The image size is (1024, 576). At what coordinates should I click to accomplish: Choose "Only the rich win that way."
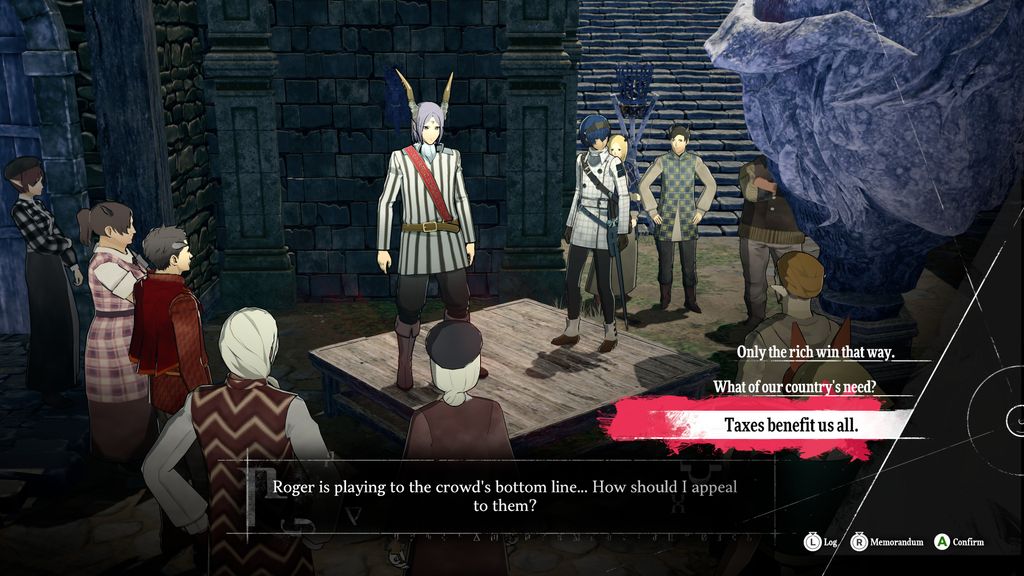tap(815, 352)
